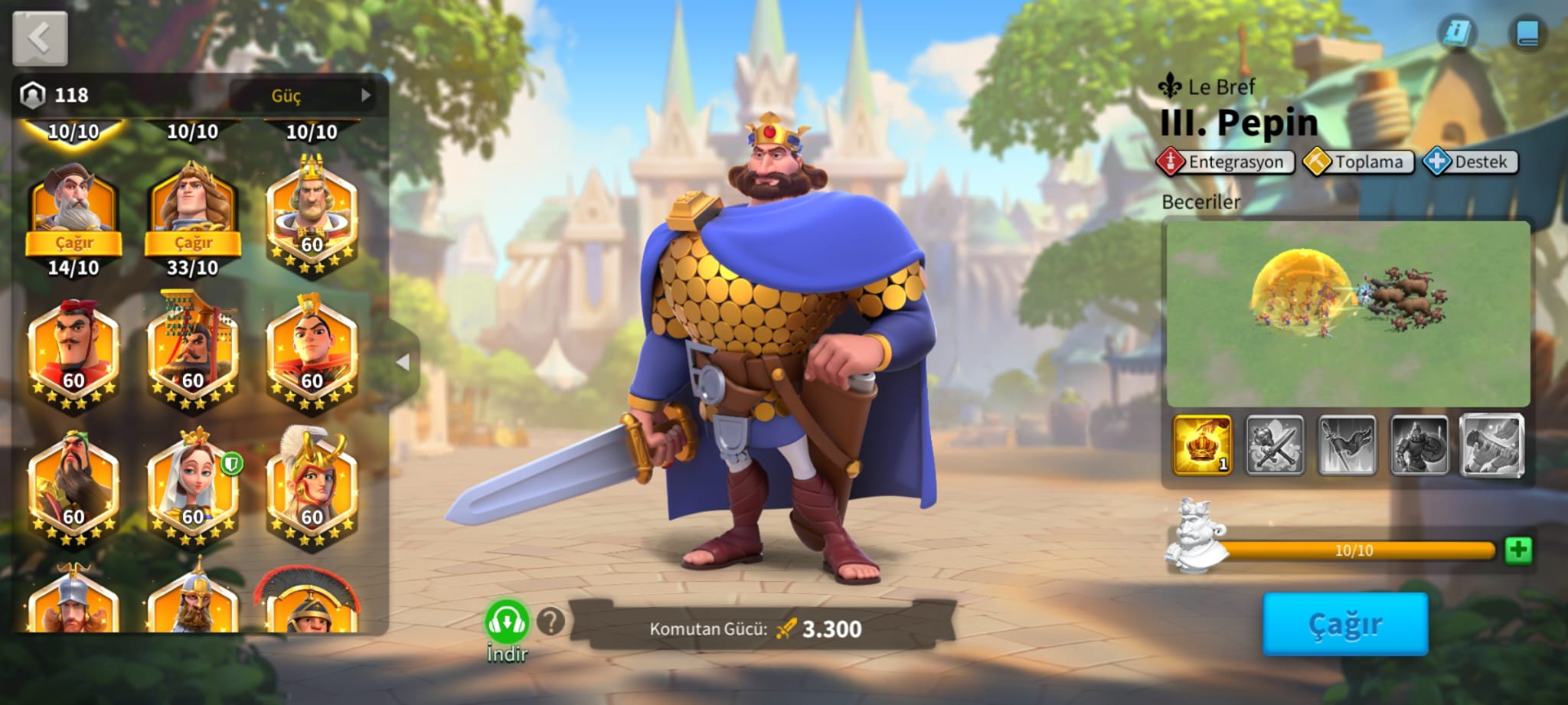The width and height of the screenshot is (1568, 705).
Task: Select the Destek talent tag
Action: coord(1471,162)
